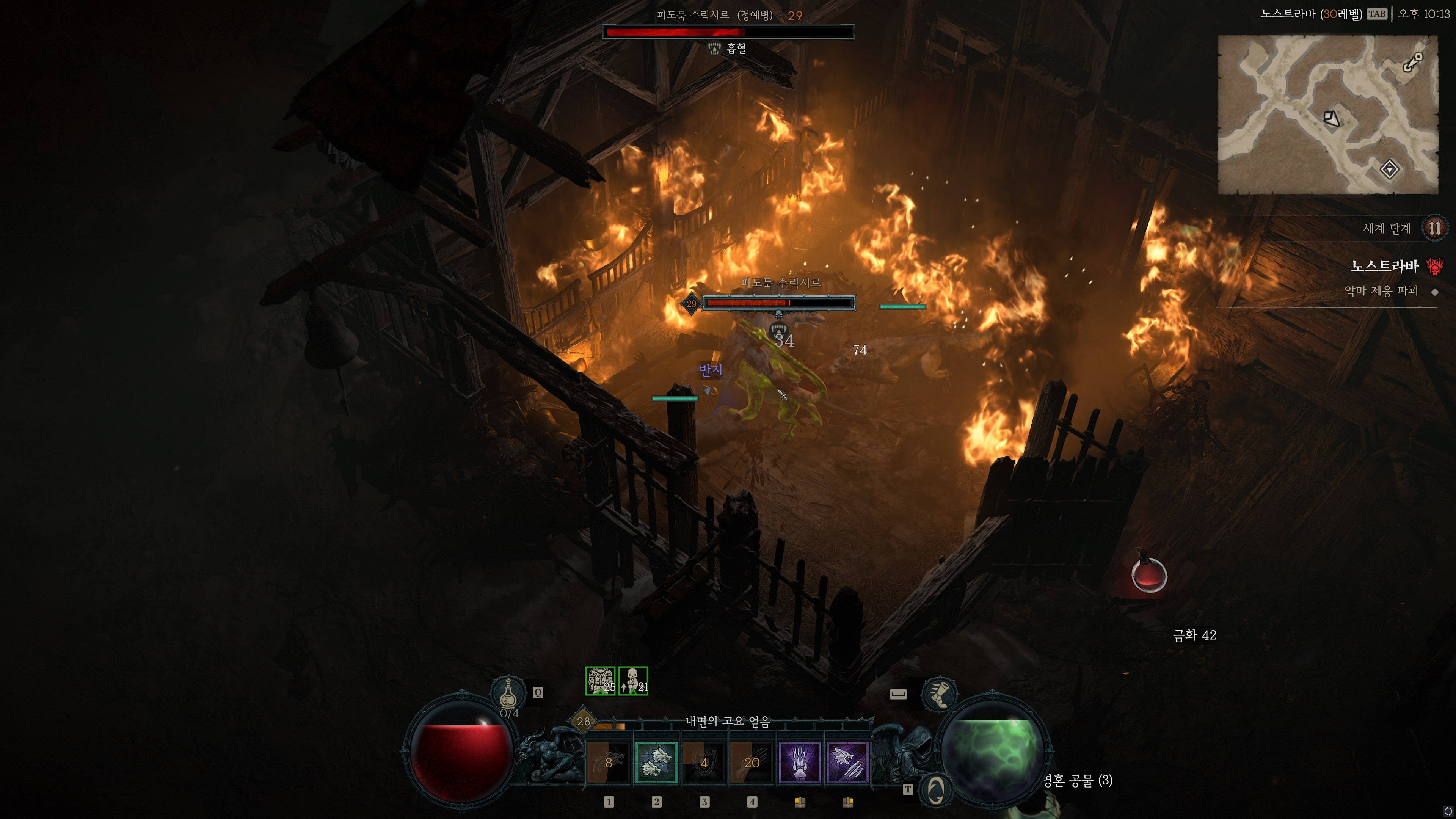Click the maul jaw skill in slot 3

tap(704, 763)
